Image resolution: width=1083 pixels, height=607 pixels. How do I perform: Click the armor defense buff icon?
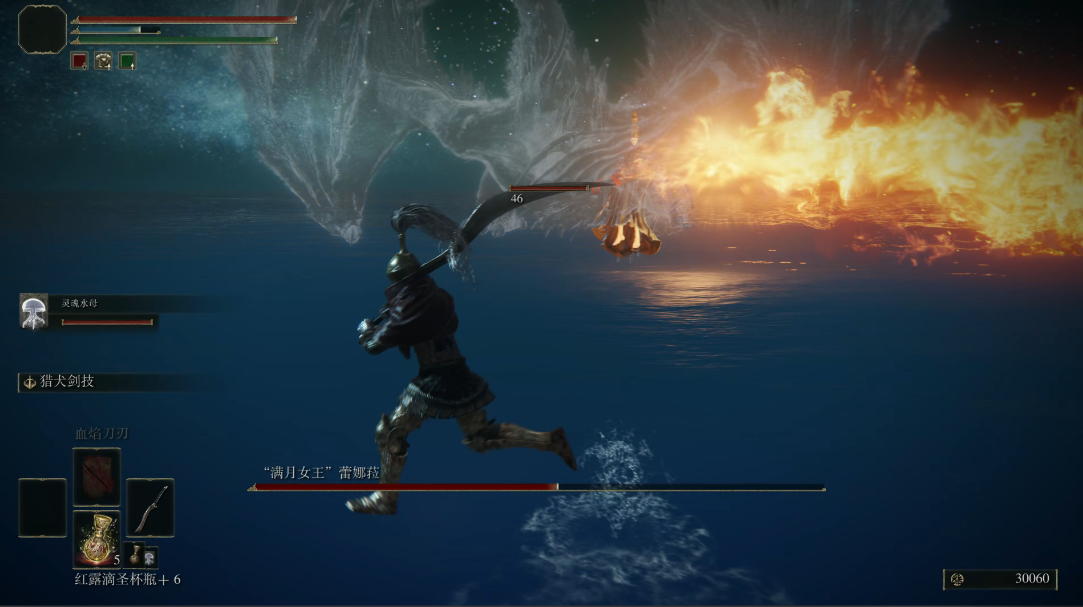pos(103,61)
